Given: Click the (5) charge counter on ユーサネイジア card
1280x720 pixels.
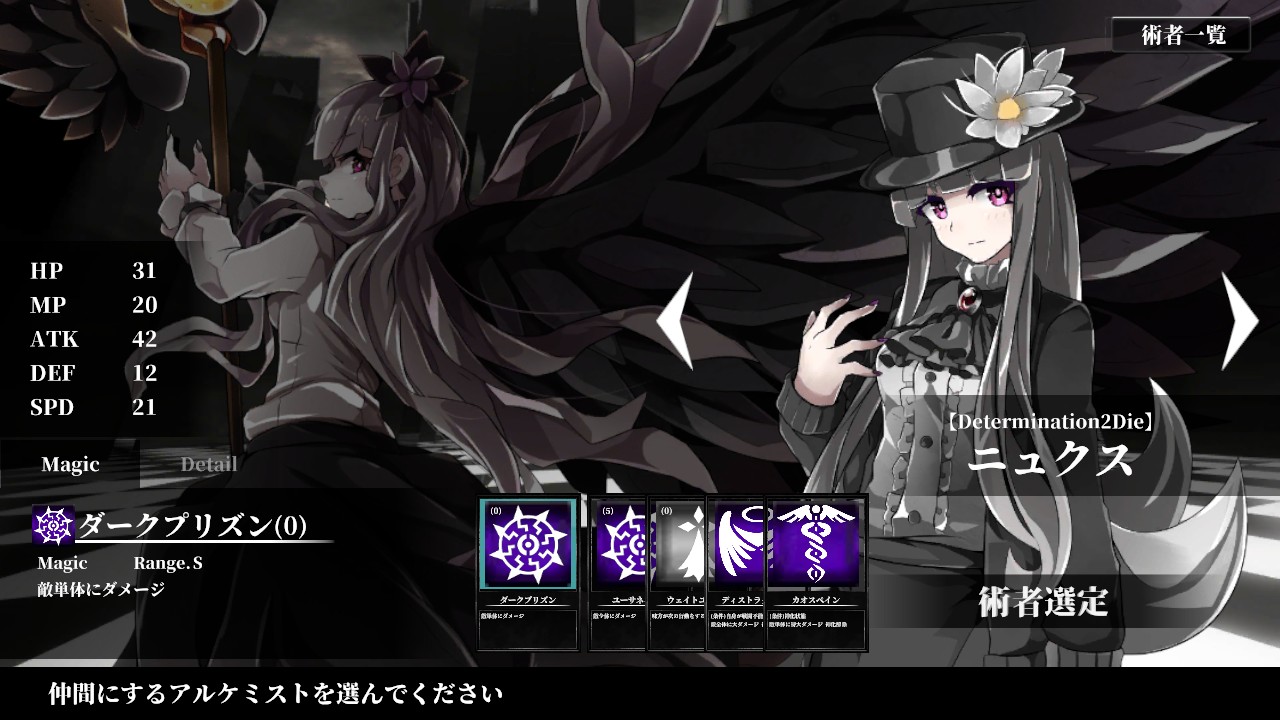Looking at the screenshot, I should point(610,512).
